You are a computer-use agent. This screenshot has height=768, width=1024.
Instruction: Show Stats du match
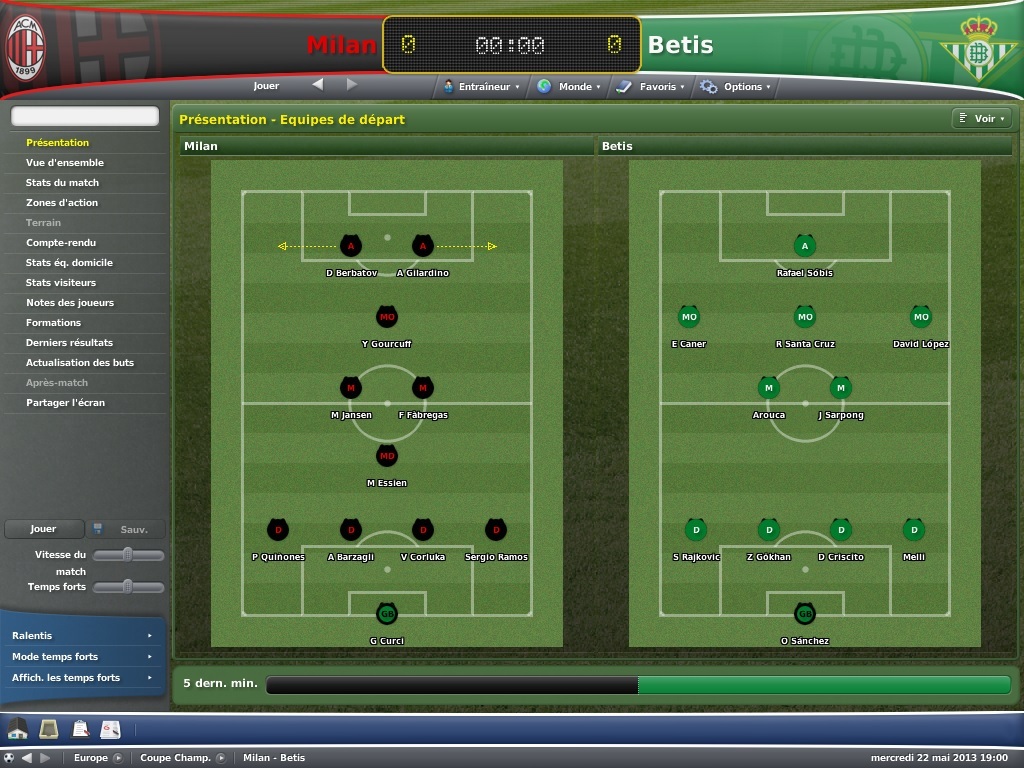(62, 183)
